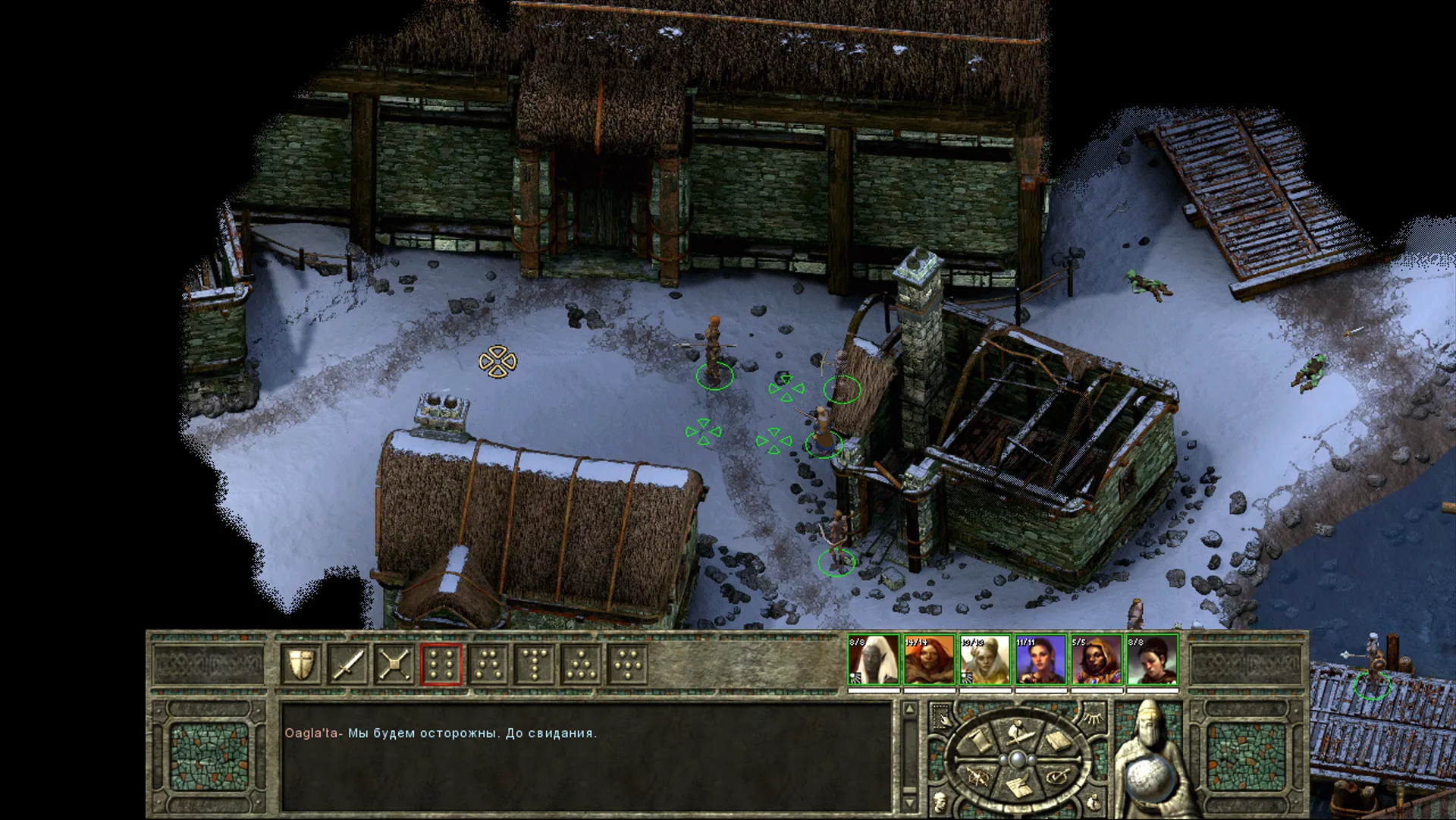The height and width of the screenshot is (820, 1456).
Task: Click the coin pouch icon
Action: 1093,803
